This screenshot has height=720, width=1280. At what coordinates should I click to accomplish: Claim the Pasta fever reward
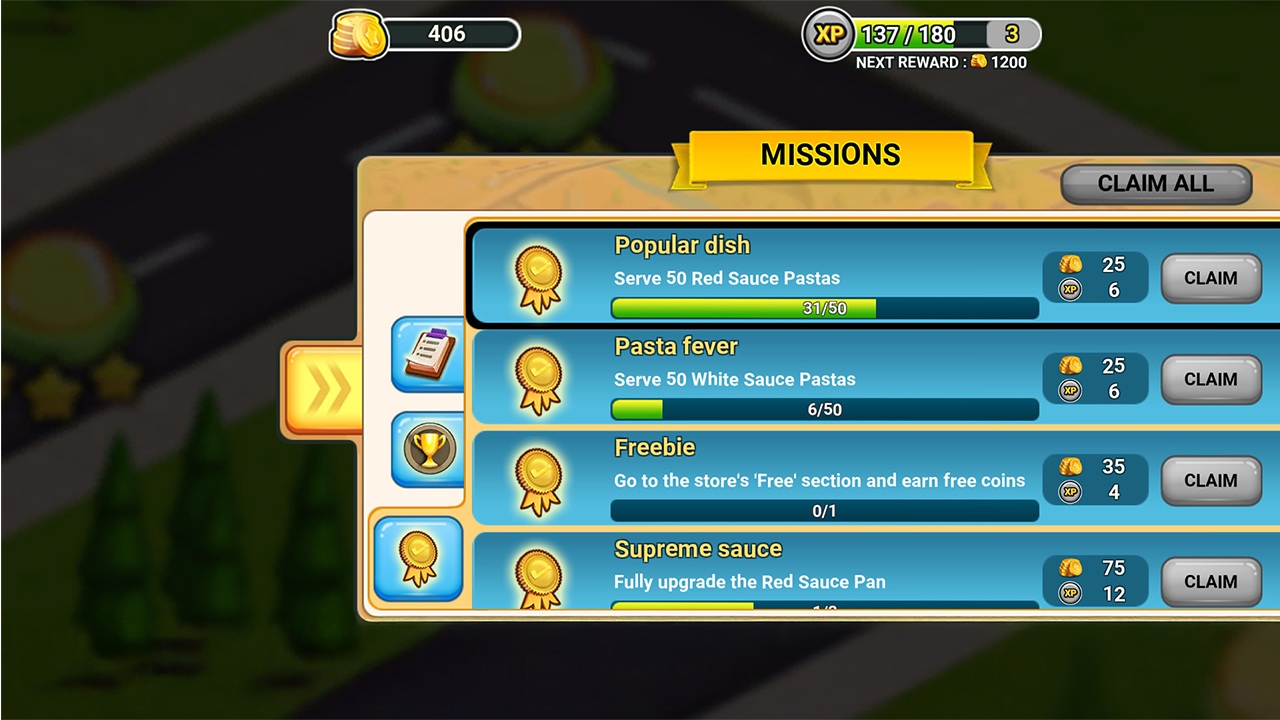1210,380
